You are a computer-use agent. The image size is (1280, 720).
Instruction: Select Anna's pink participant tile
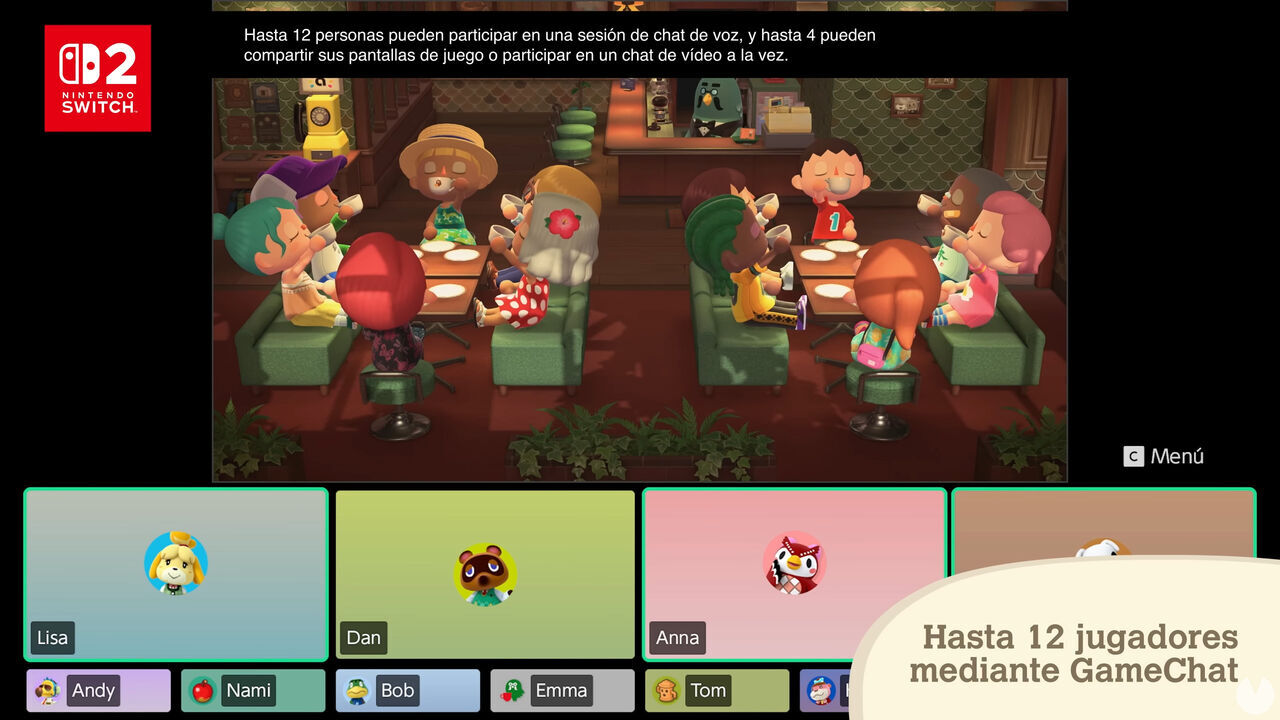point(795,574)
